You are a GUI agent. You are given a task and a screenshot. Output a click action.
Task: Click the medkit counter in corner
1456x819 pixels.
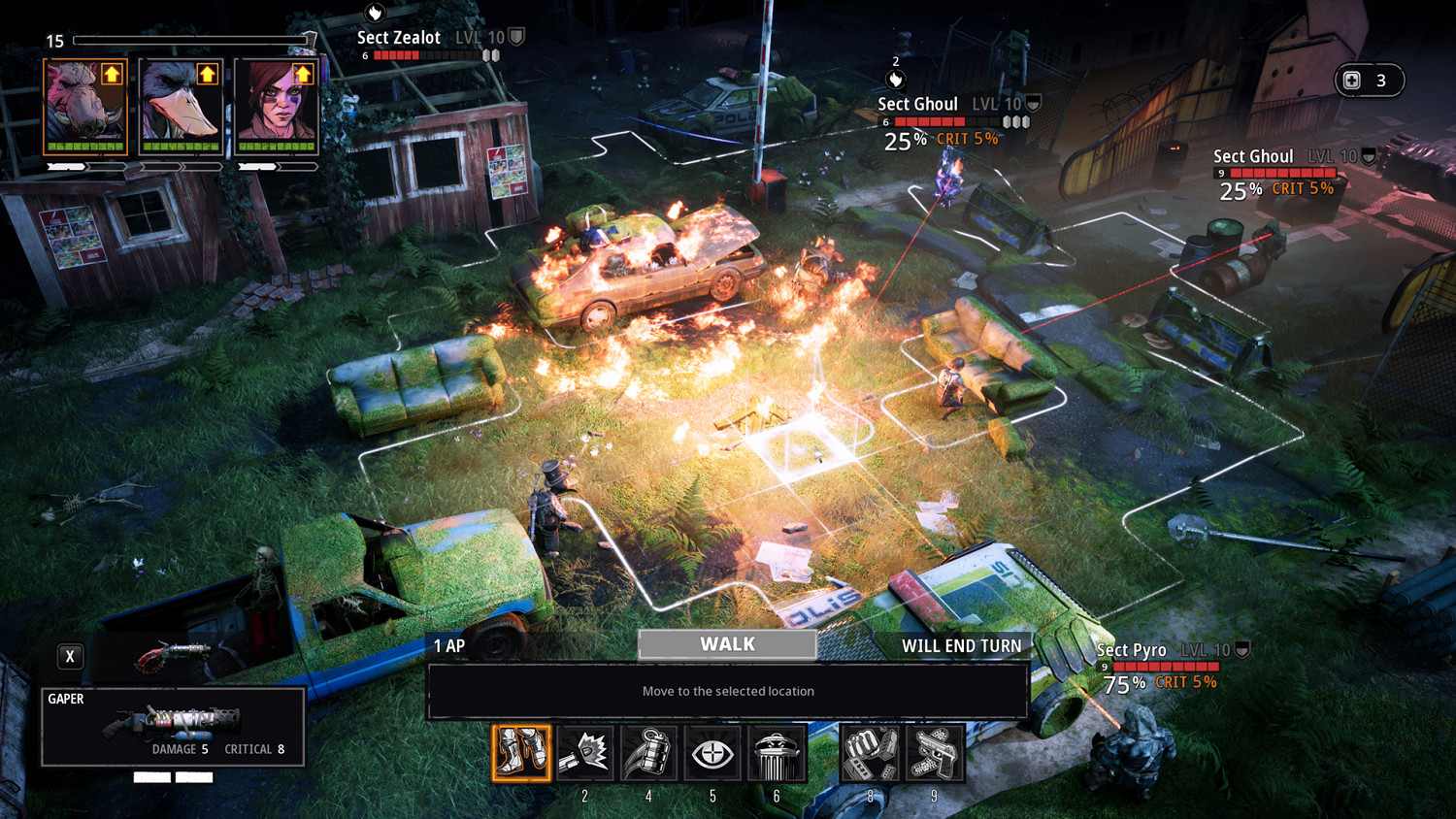click(1369, 81)
